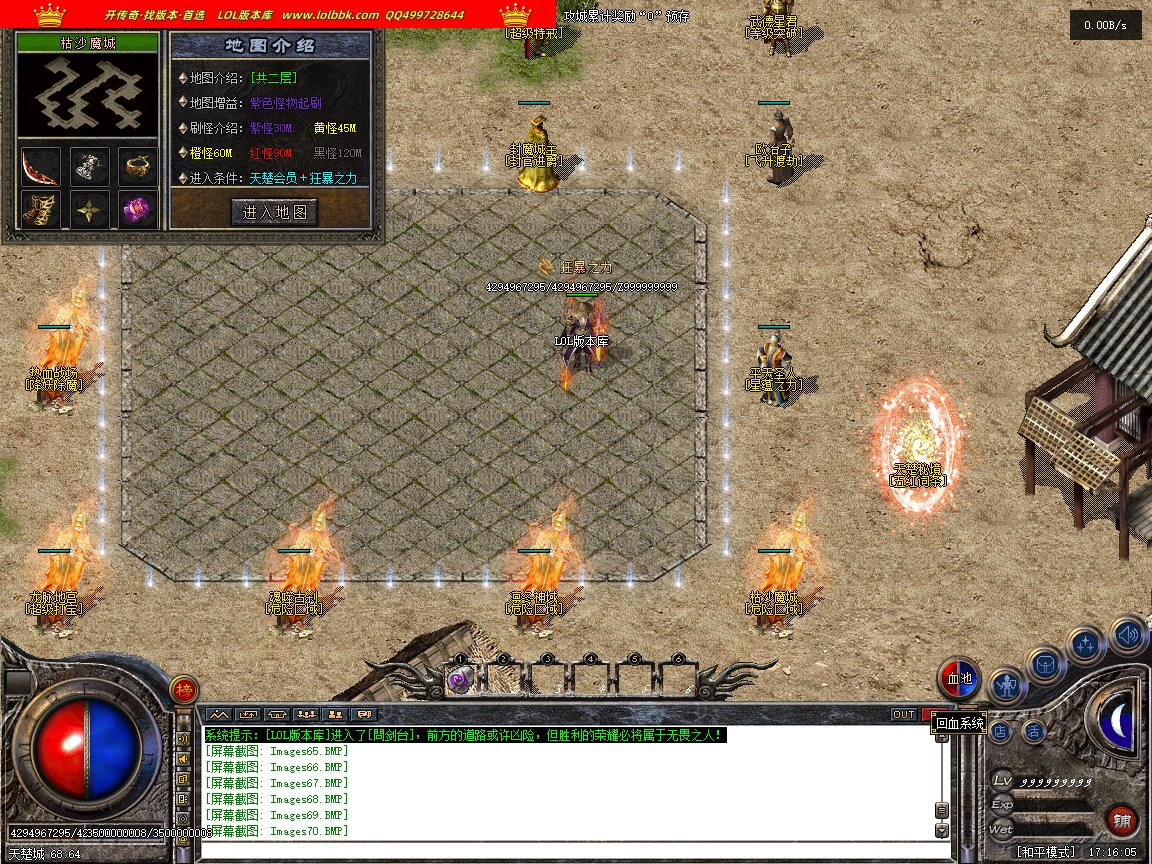Open the red 铺 stall button
1152x864 pixels.
point(1122,821)
